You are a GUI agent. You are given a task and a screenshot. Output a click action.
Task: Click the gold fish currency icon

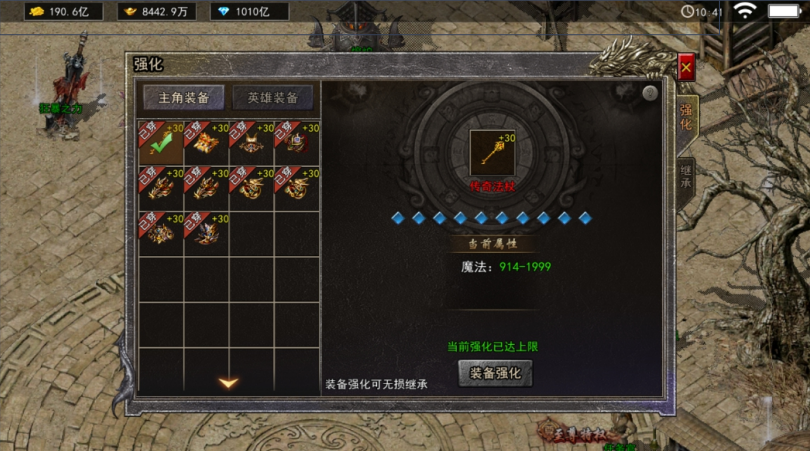(35, 11)
